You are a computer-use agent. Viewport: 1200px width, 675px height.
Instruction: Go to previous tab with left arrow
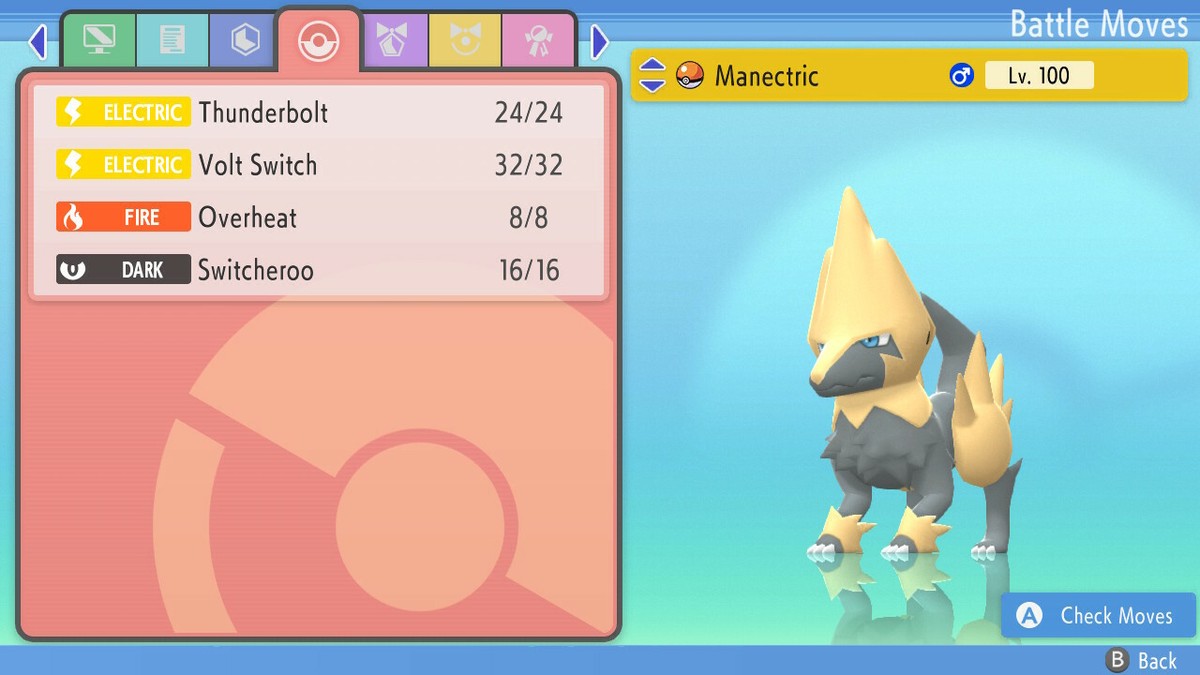tap(38, 42)
